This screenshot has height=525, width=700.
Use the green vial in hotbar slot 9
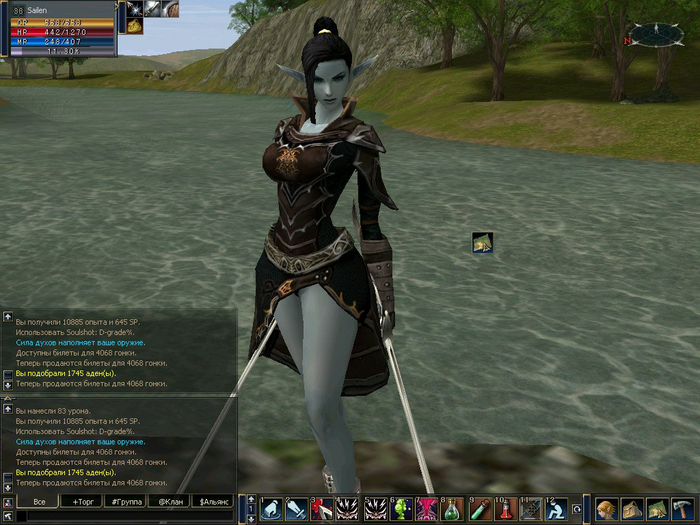(x=479, y=509)
